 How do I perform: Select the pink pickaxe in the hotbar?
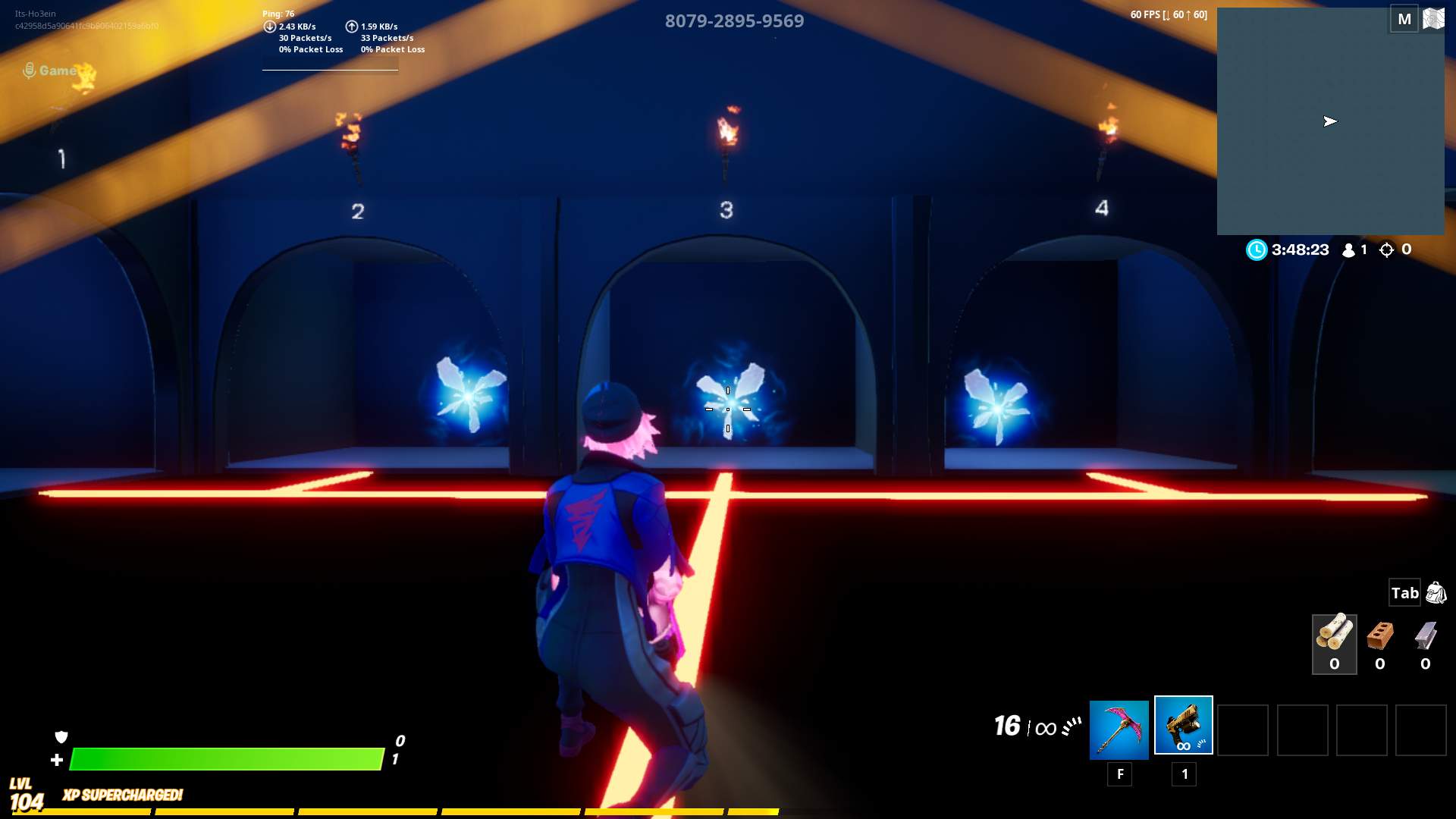[1118, 726]
